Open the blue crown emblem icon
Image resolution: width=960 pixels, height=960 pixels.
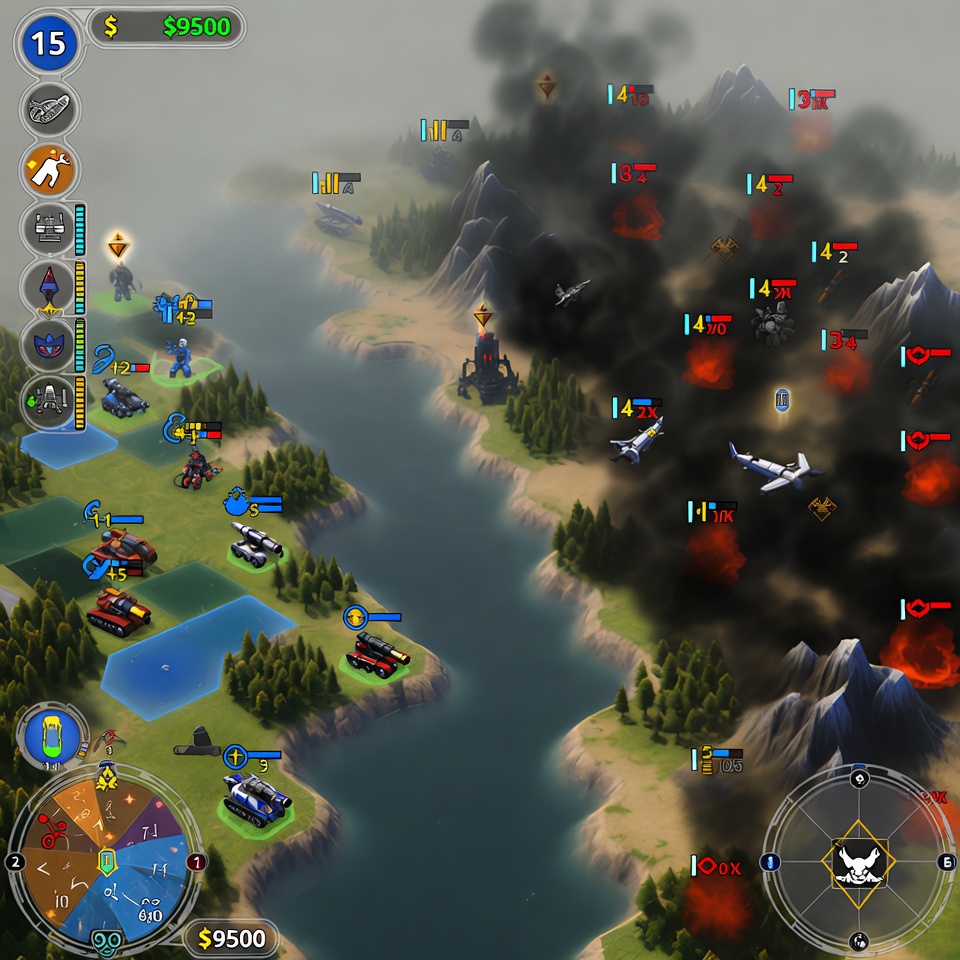click(x=49, y=345)
